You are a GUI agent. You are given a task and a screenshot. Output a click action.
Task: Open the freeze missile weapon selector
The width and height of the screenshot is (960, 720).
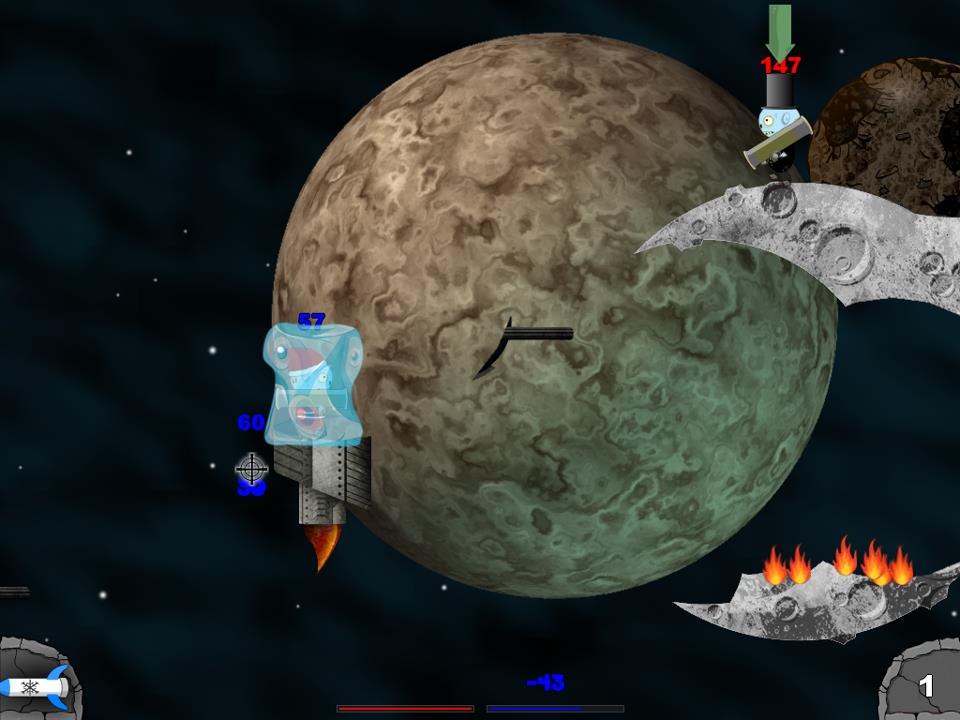click(x=35, y=687)
